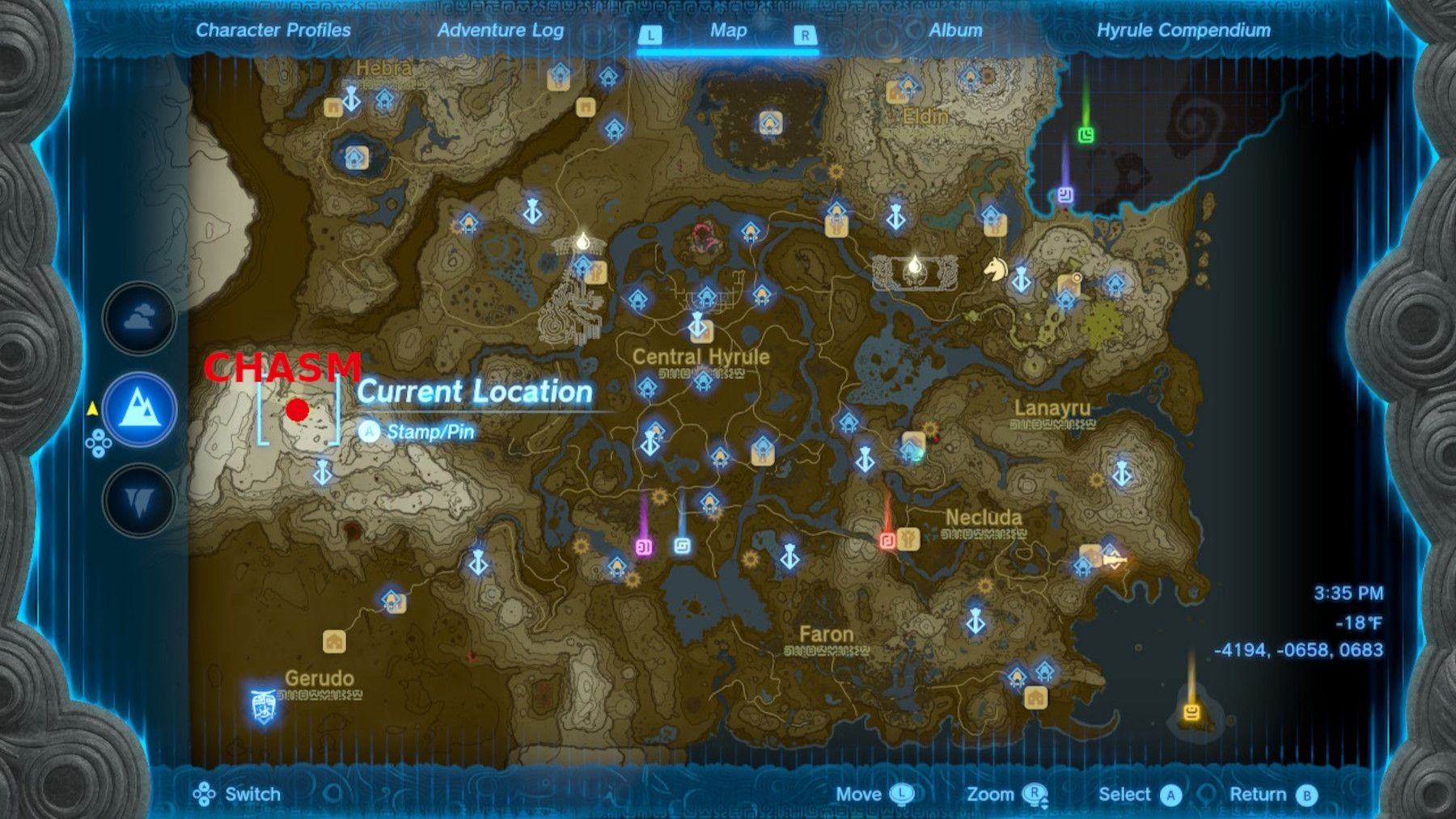Open the Adventure Log tab

500,31
